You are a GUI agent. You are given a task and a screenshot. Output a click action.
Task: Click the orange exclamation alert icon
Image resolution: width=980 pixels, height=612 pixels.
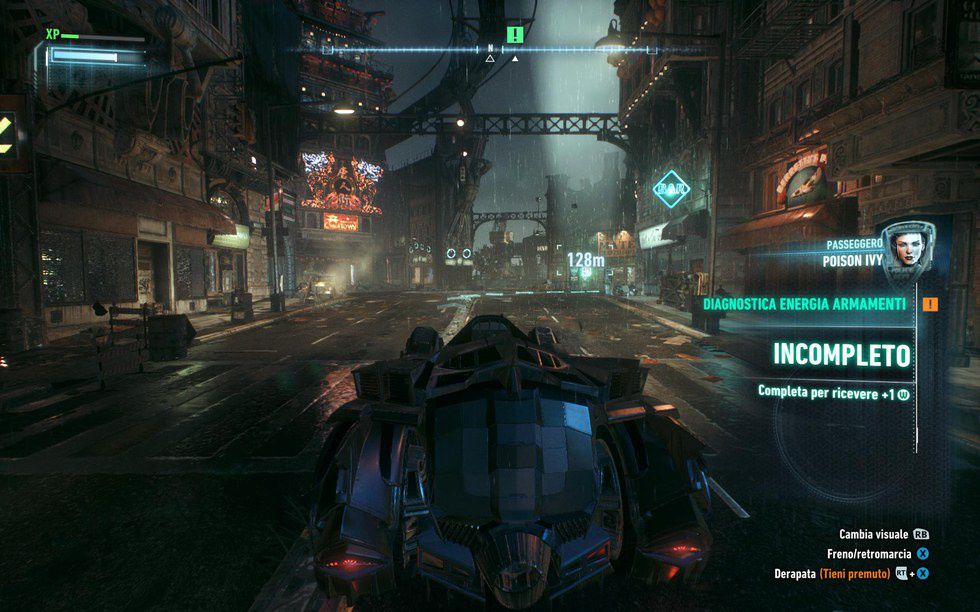(931, 304)
